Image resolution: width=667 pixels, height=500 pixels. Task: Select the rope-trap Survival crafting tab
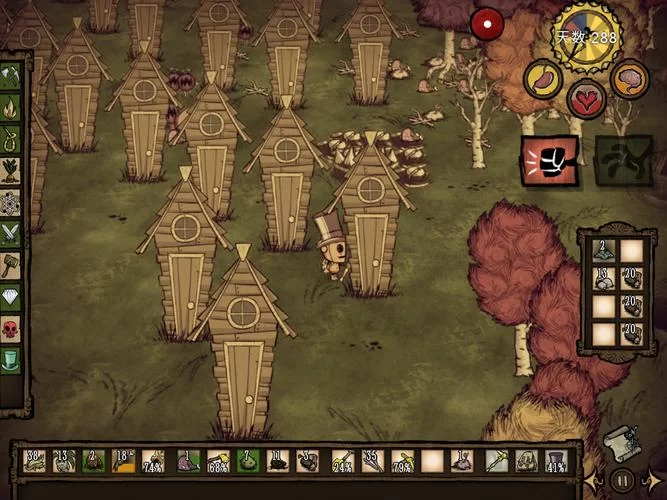tap(11, 137)
